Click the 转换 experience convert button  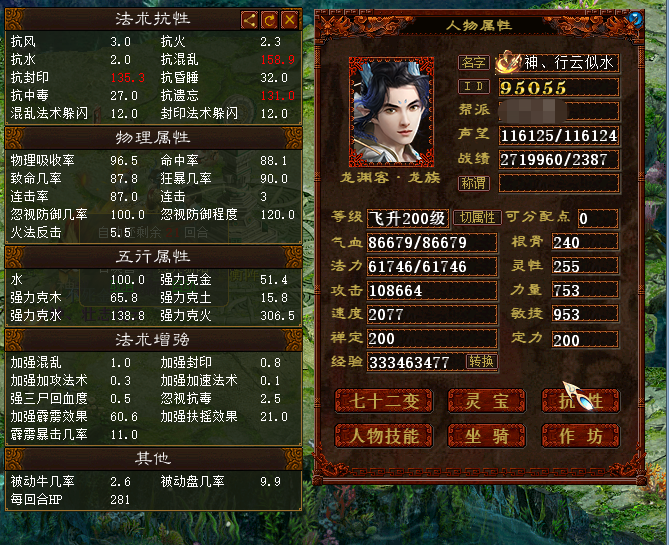coord(481,361)
